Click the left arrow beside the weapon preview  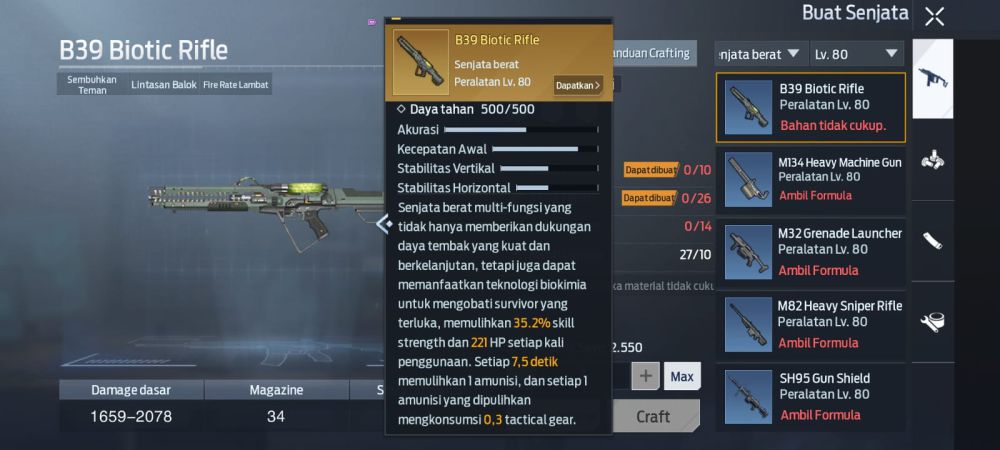pos(382,224)
